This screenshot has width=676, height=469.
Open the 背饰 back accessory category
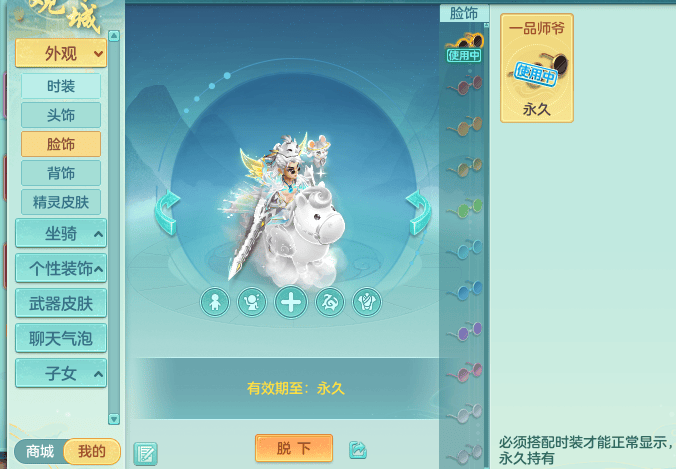[61, 173]
